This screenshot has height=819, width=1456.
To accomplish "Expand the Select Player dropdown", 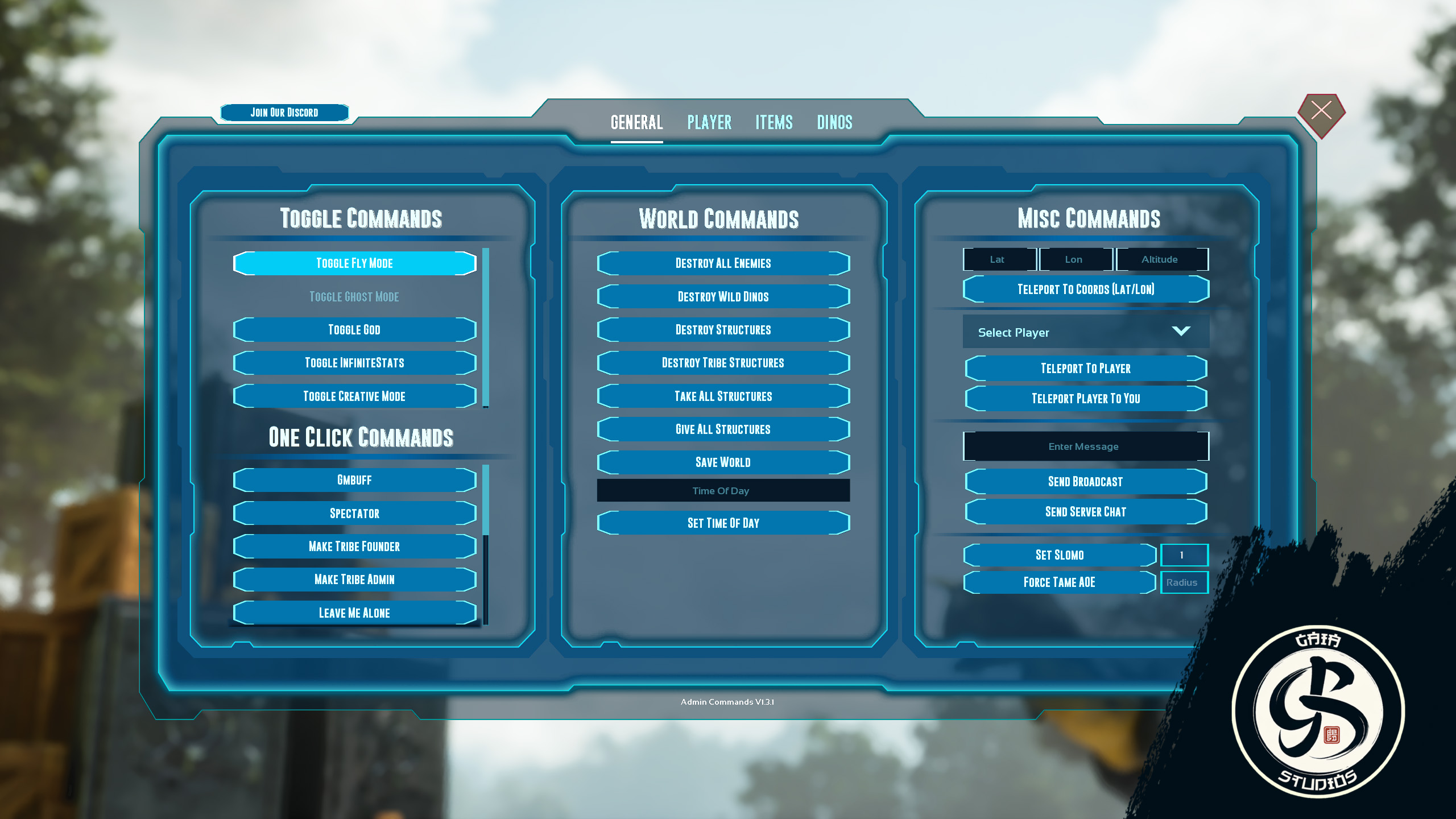I will 1083,331.
